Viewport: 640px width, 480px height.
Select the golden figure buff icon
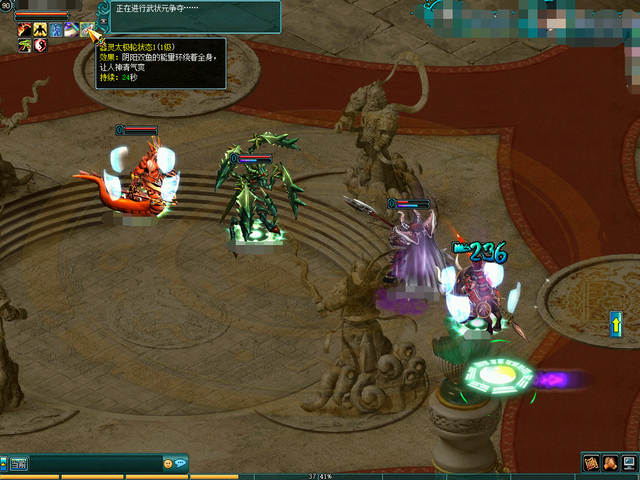(40, 29)
